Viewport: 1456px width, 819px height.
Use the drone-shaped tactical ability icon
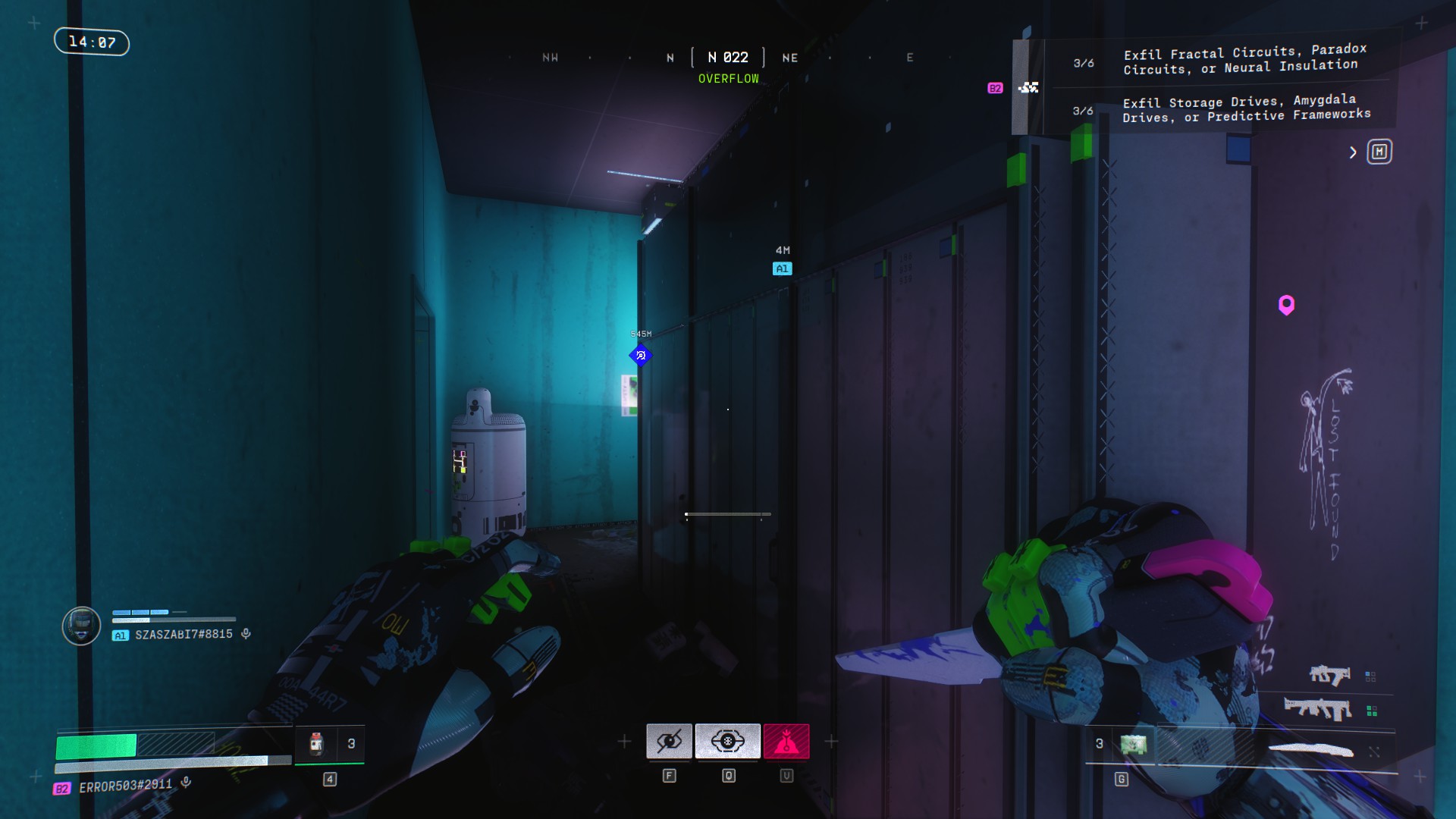pos(727,741)
